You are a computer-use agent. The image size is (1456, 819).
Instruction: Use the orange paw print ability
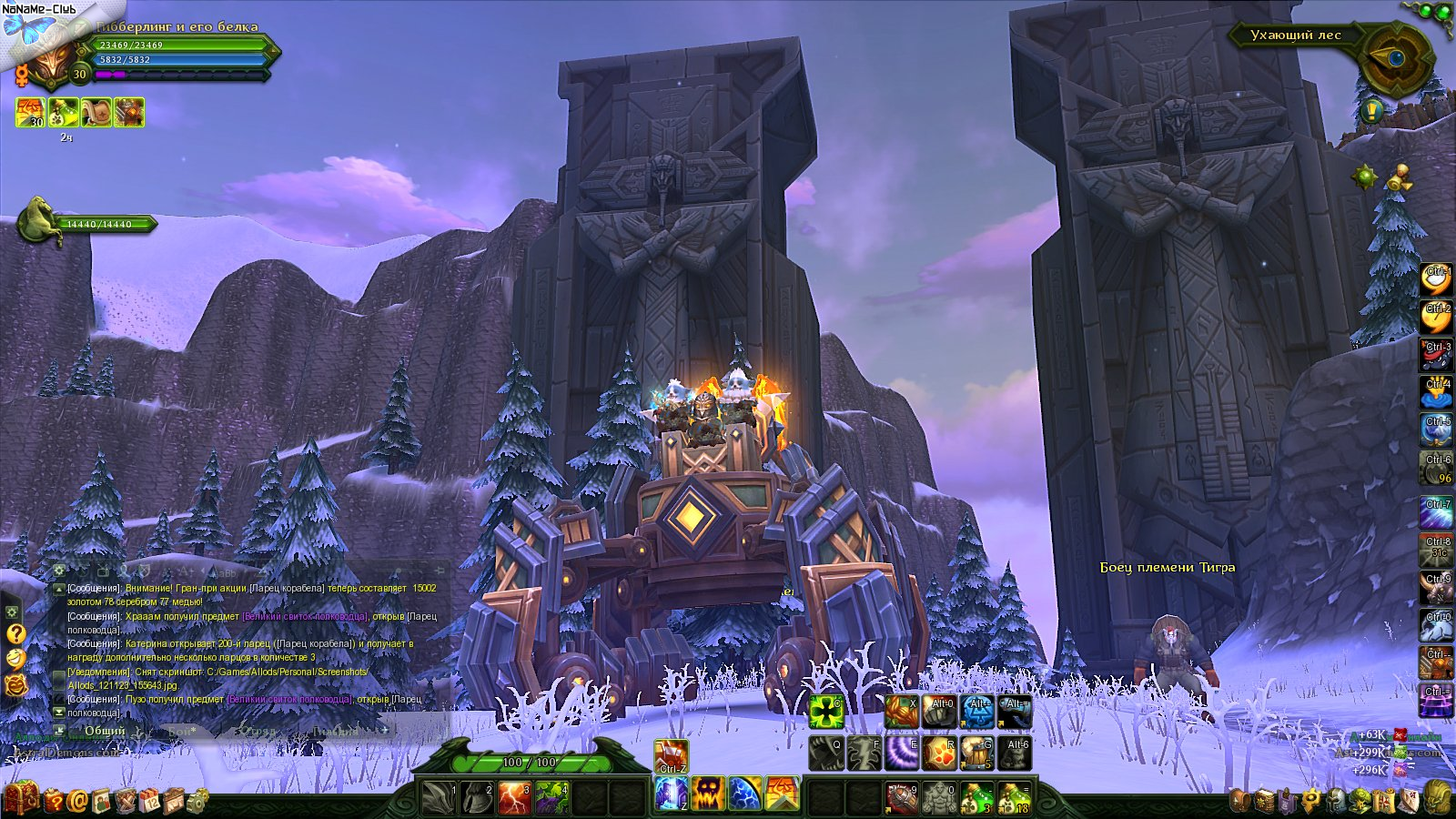(940, 753)
